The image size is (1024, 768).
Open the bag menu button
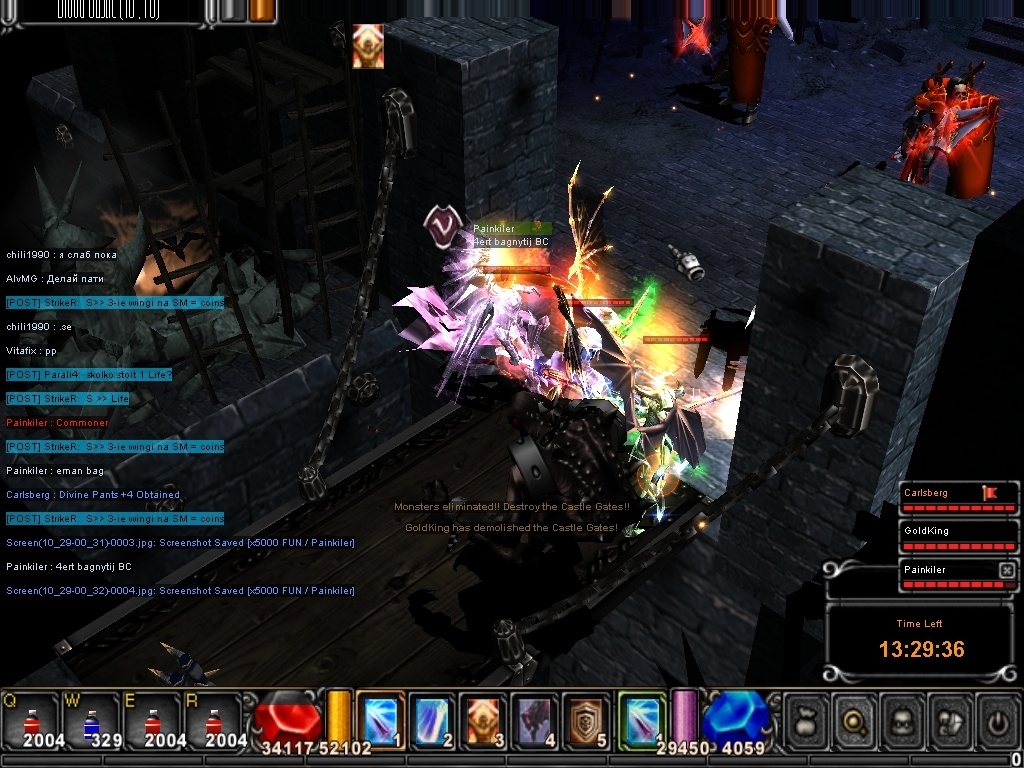tap(807, 719)
